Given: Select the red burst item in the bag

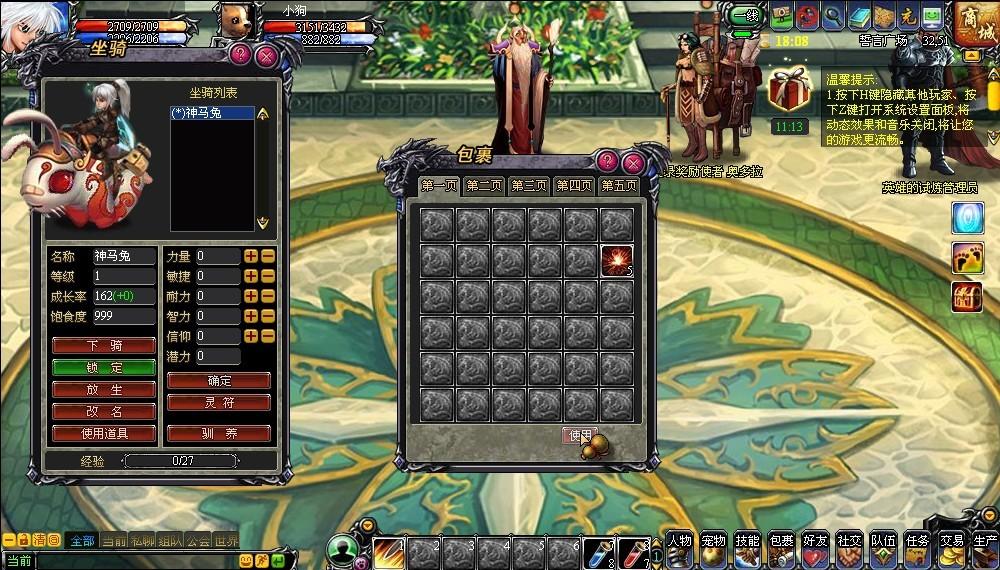Looking at the screenshot, I should (x=617, y=260).
